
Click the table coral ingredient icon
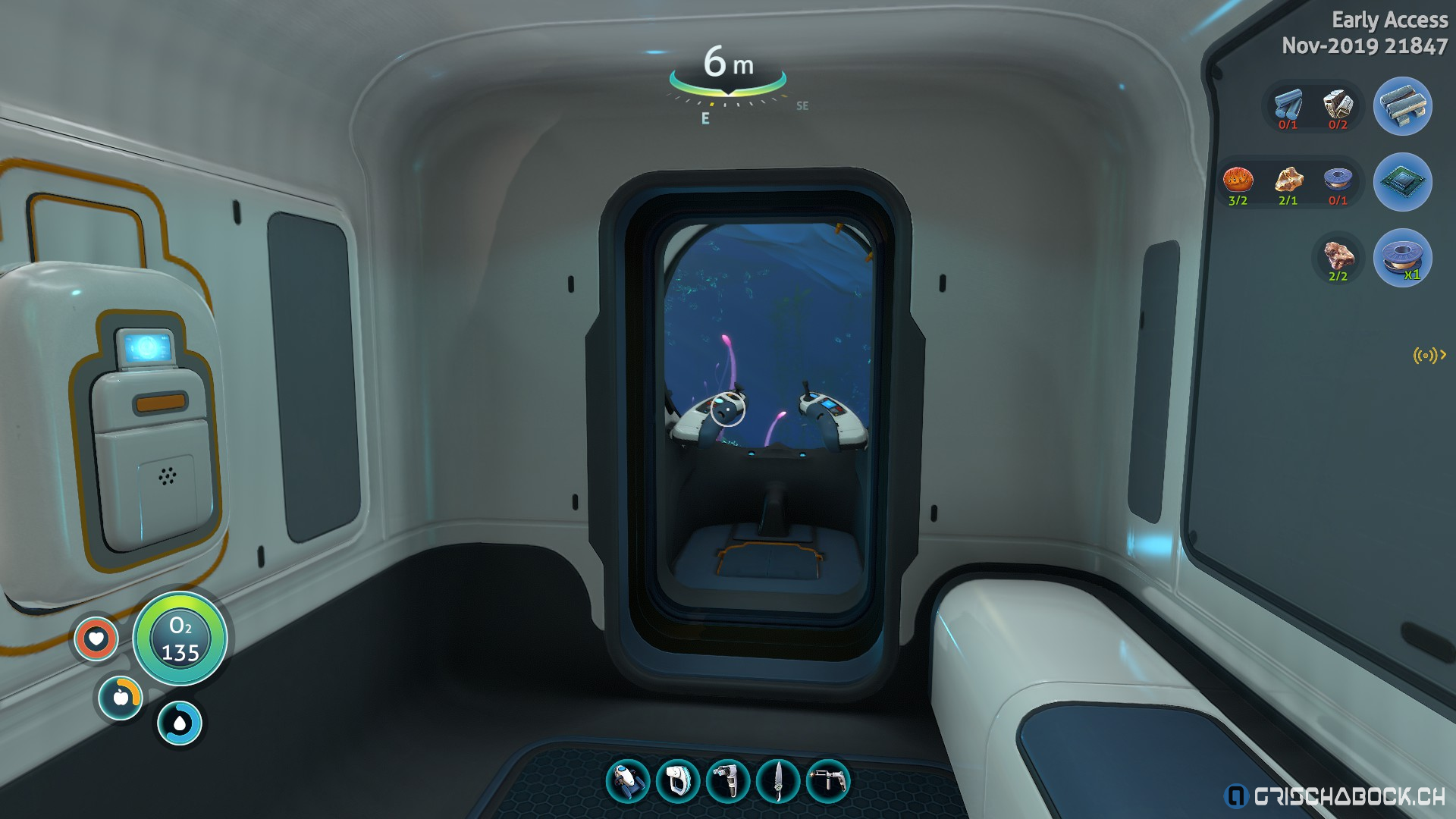(1238, 180)
